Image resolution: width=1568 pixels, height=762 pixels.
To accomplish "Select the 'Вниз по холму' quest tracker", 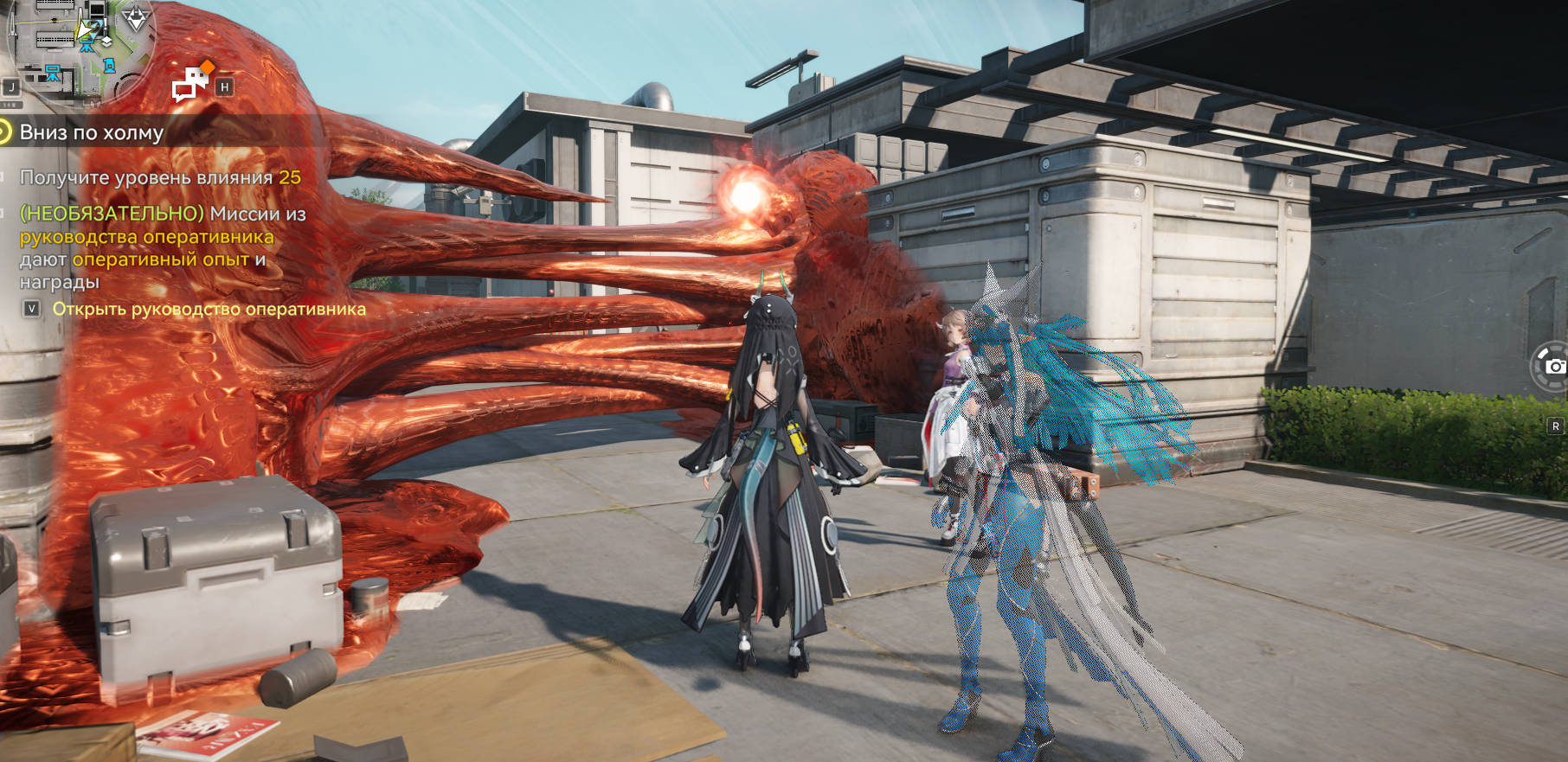I will (x=92, y=132).
